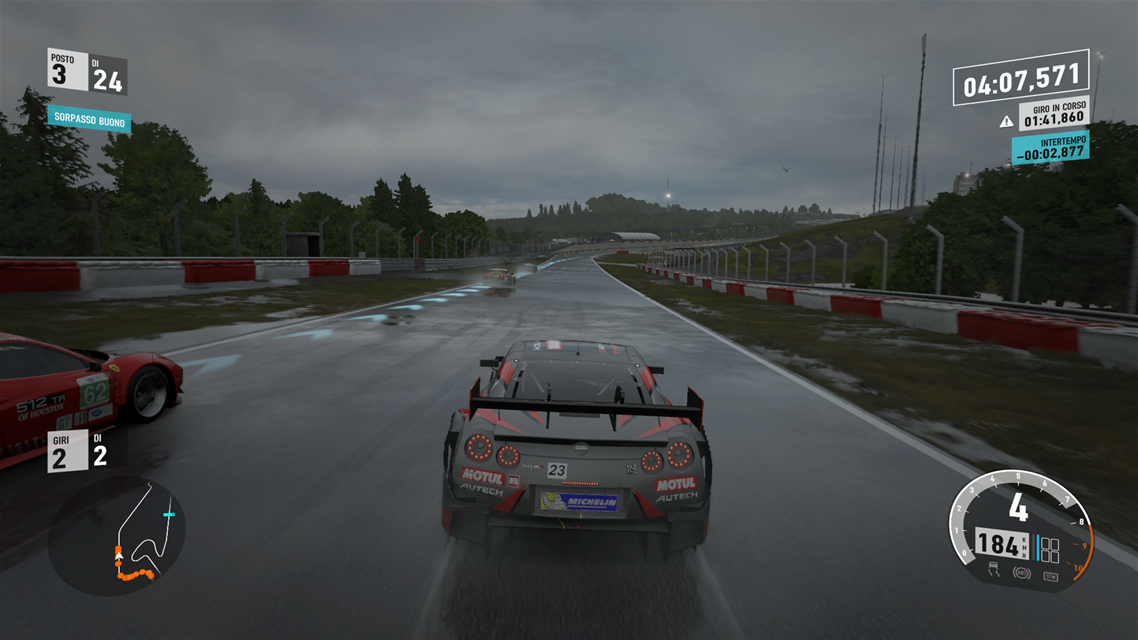
Task: Select the Sorpasso Buono notification banner
Action: click(88, 120)
